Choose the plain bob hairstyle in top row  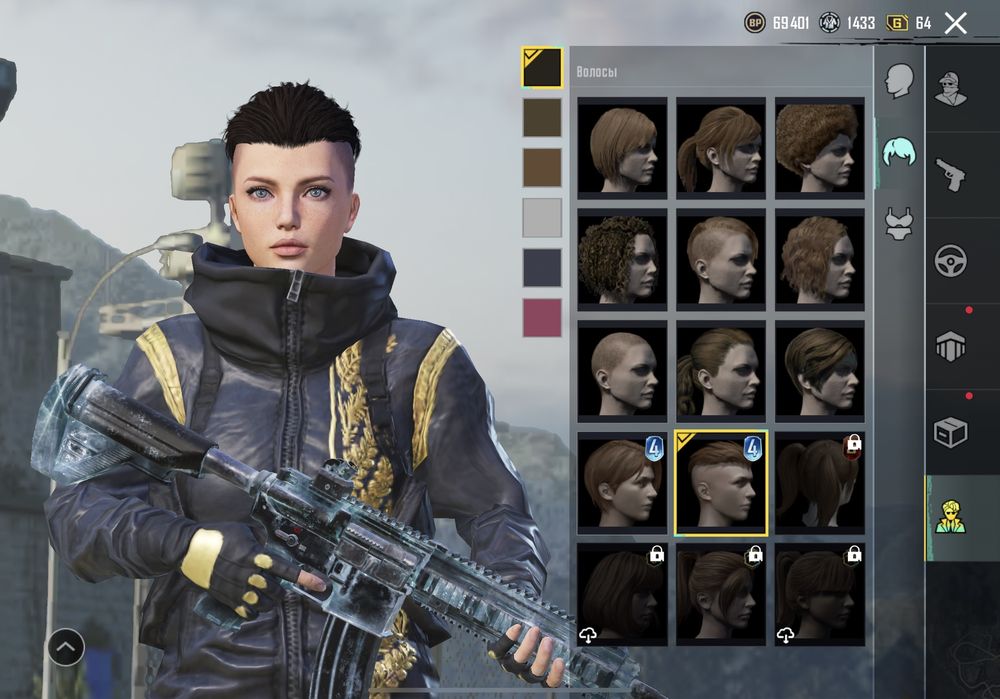coord(622,145)
